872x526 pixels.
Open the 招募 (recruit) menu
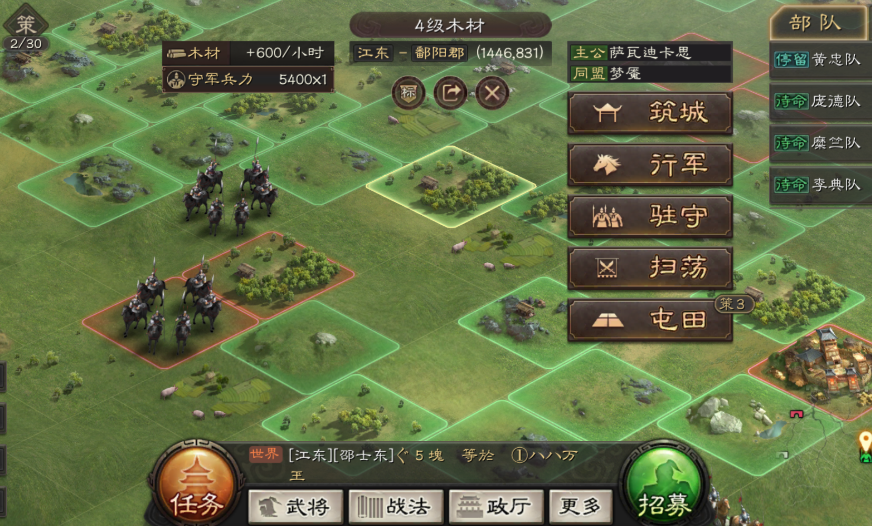(665, 490)
